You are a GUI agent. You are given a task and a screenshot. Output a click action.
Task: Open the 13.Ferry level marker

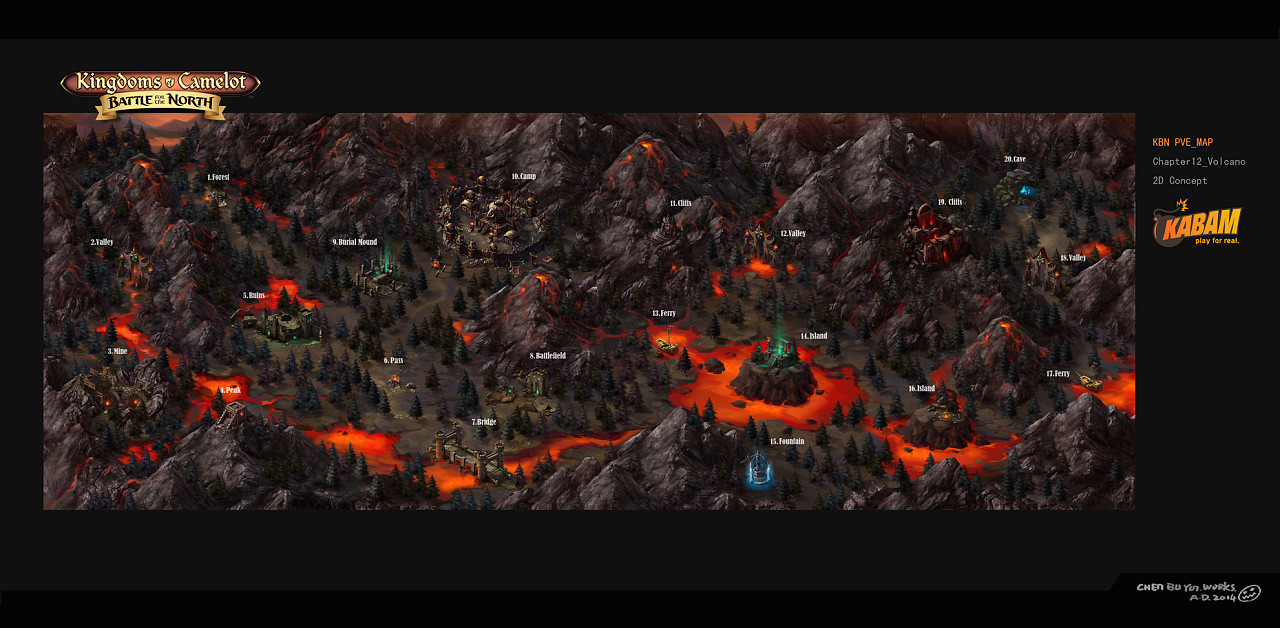[663, 314]
